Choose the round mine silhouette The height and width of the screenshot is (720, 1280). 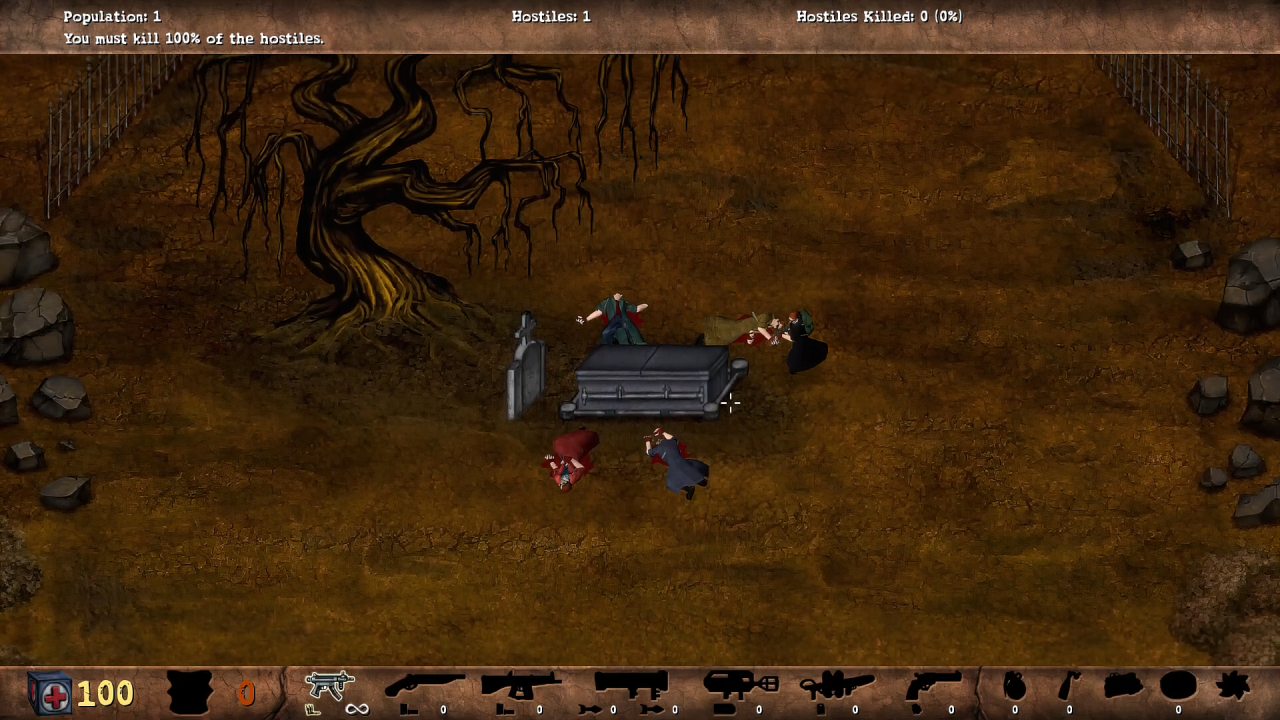point(1178,687)
